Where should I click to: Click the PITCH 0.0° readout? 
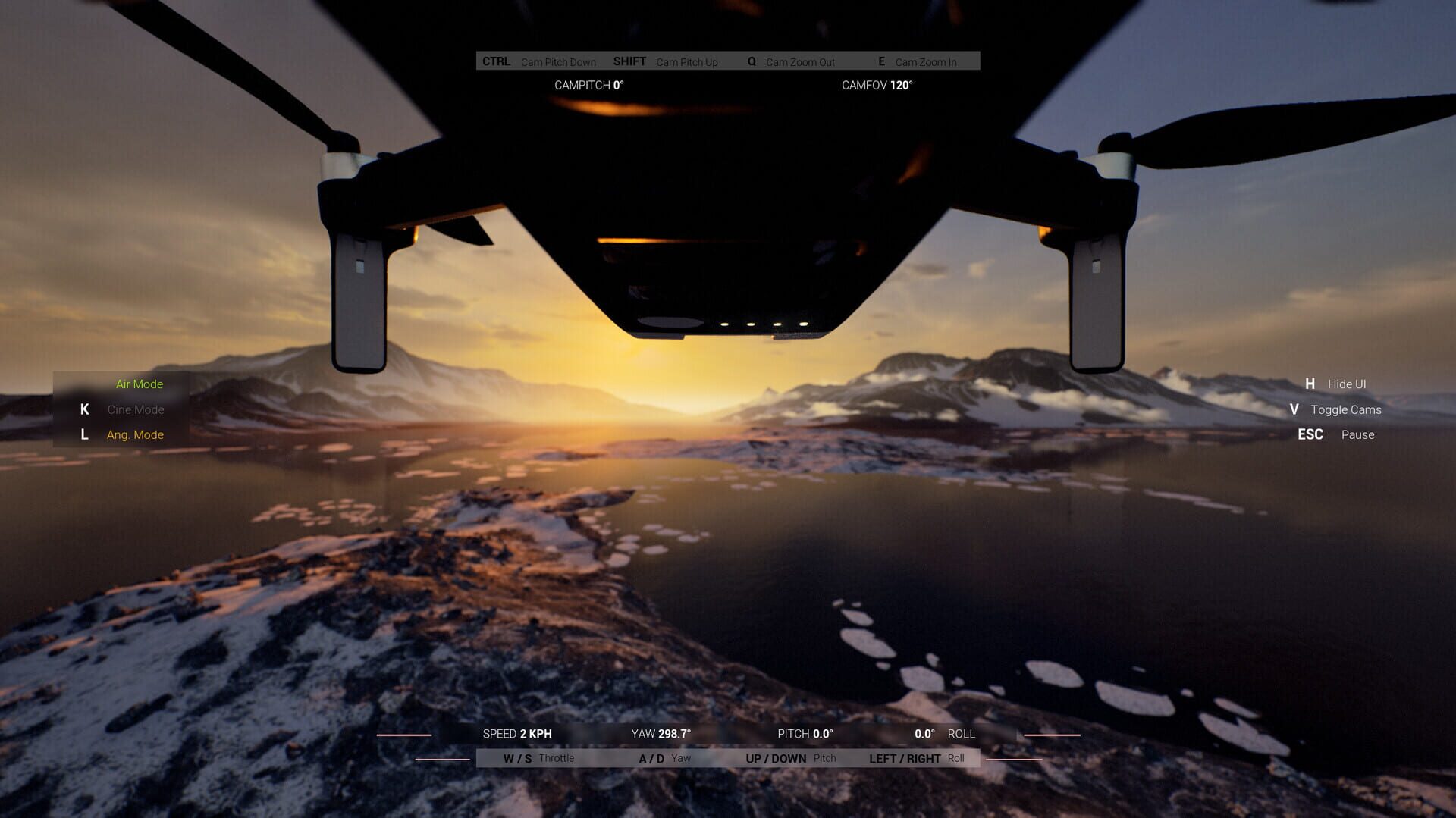click(x=806, y=733)
